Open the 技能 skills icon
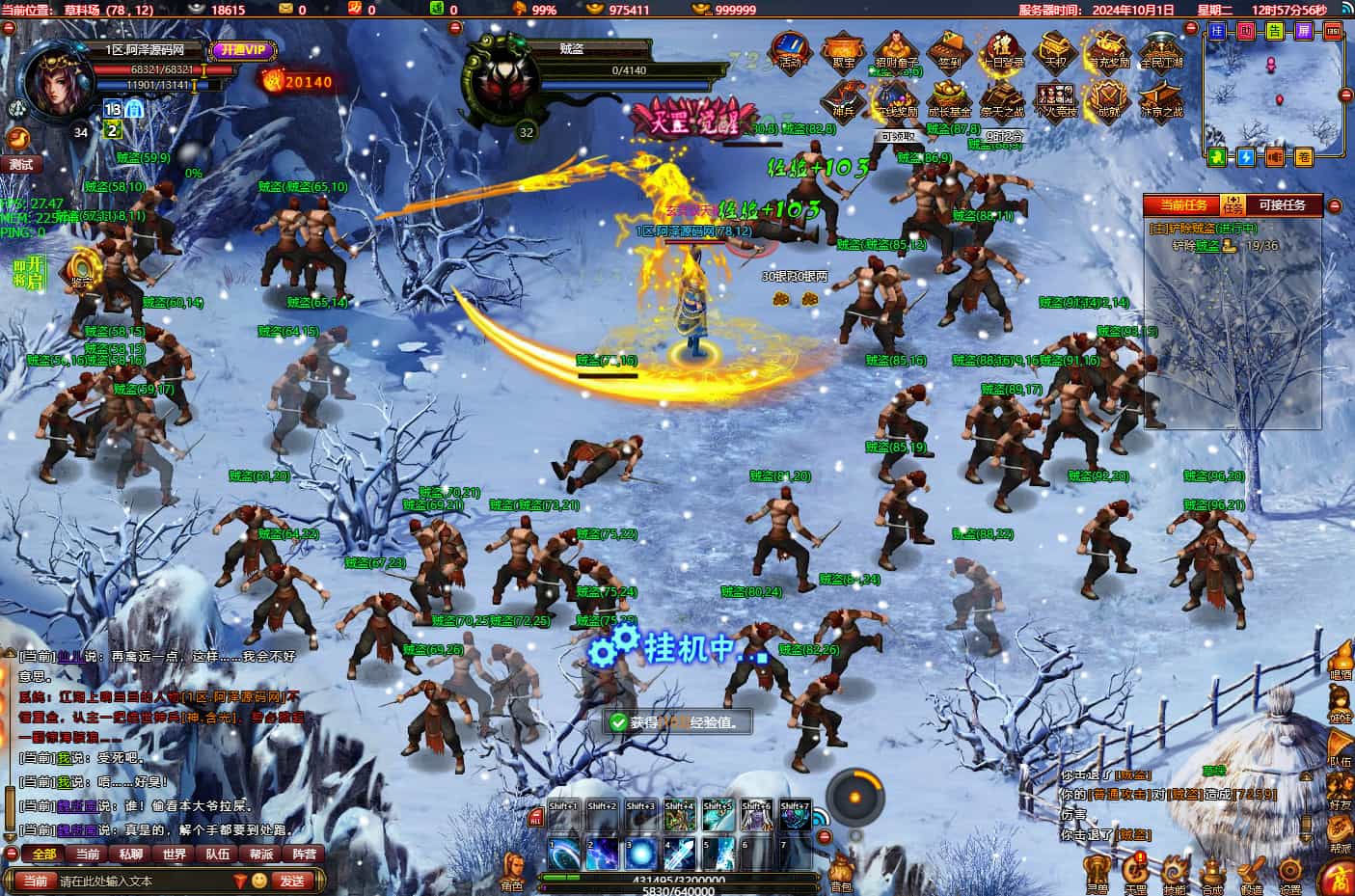Viewport: 1355px width, 896px height. tap(1175, 871)
